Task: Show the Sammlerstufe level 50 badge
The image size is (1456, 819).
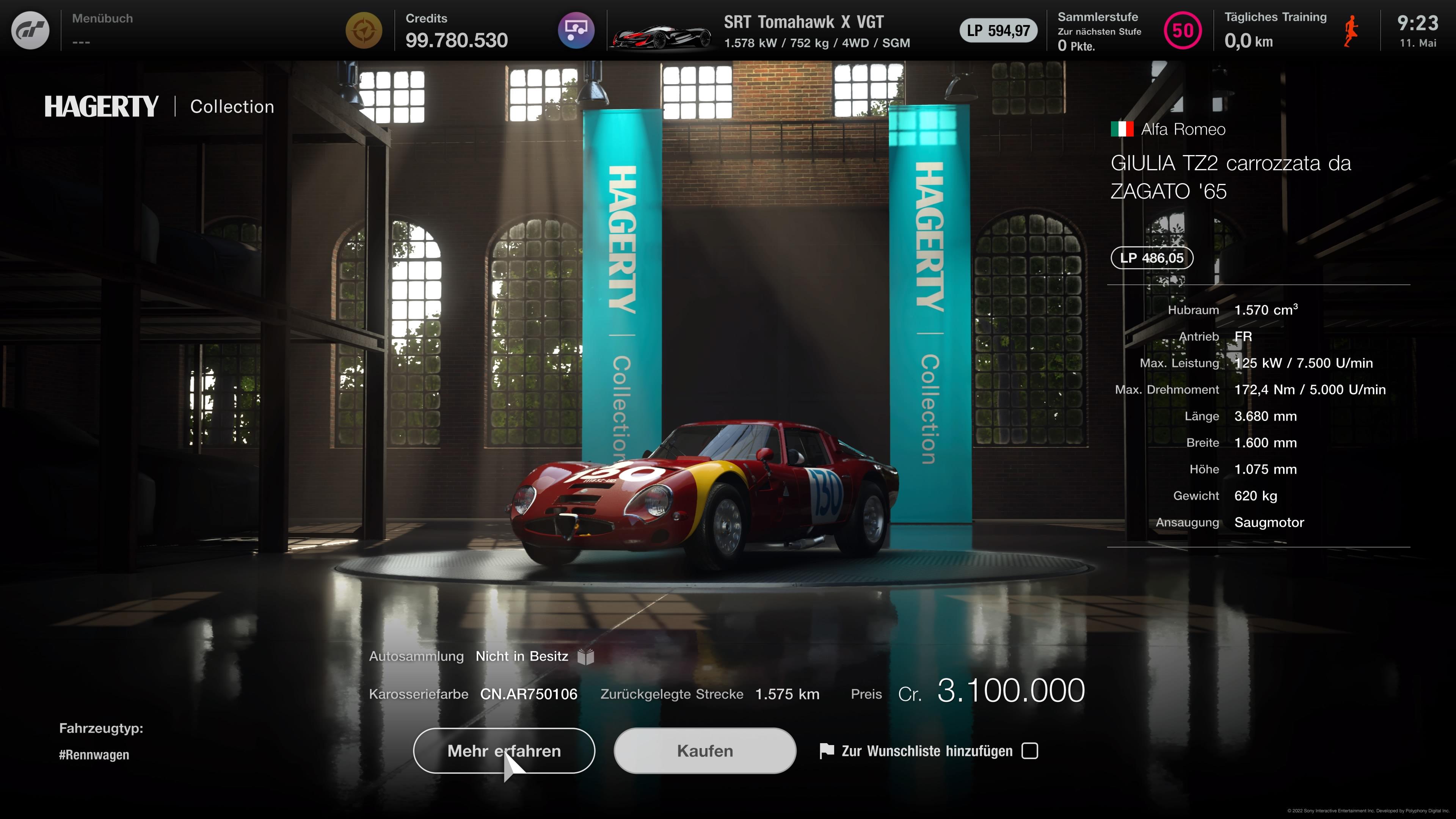Action: [1183, 30]
